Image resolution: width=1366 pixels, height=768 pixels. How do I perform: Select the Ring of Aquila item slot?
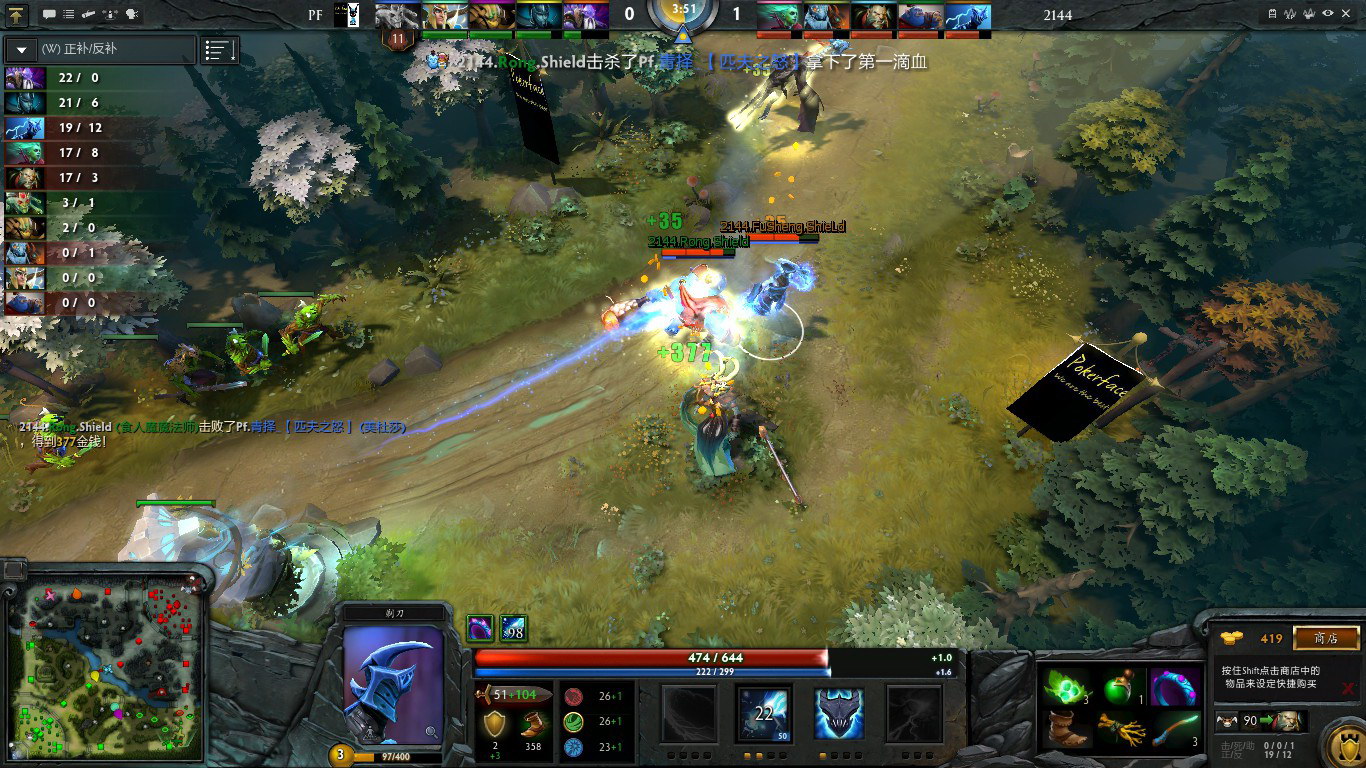(1174, 687)
